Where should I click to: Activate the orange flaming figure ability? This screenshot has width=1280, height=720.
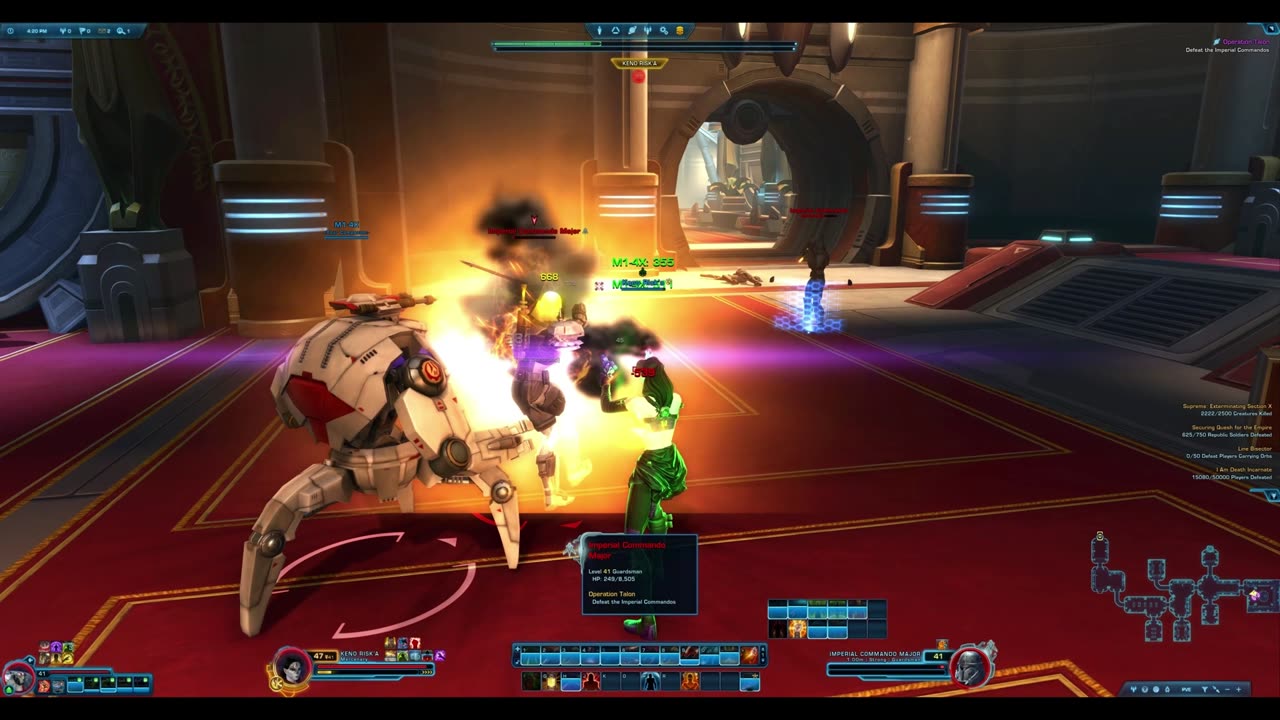coord(690,682)
